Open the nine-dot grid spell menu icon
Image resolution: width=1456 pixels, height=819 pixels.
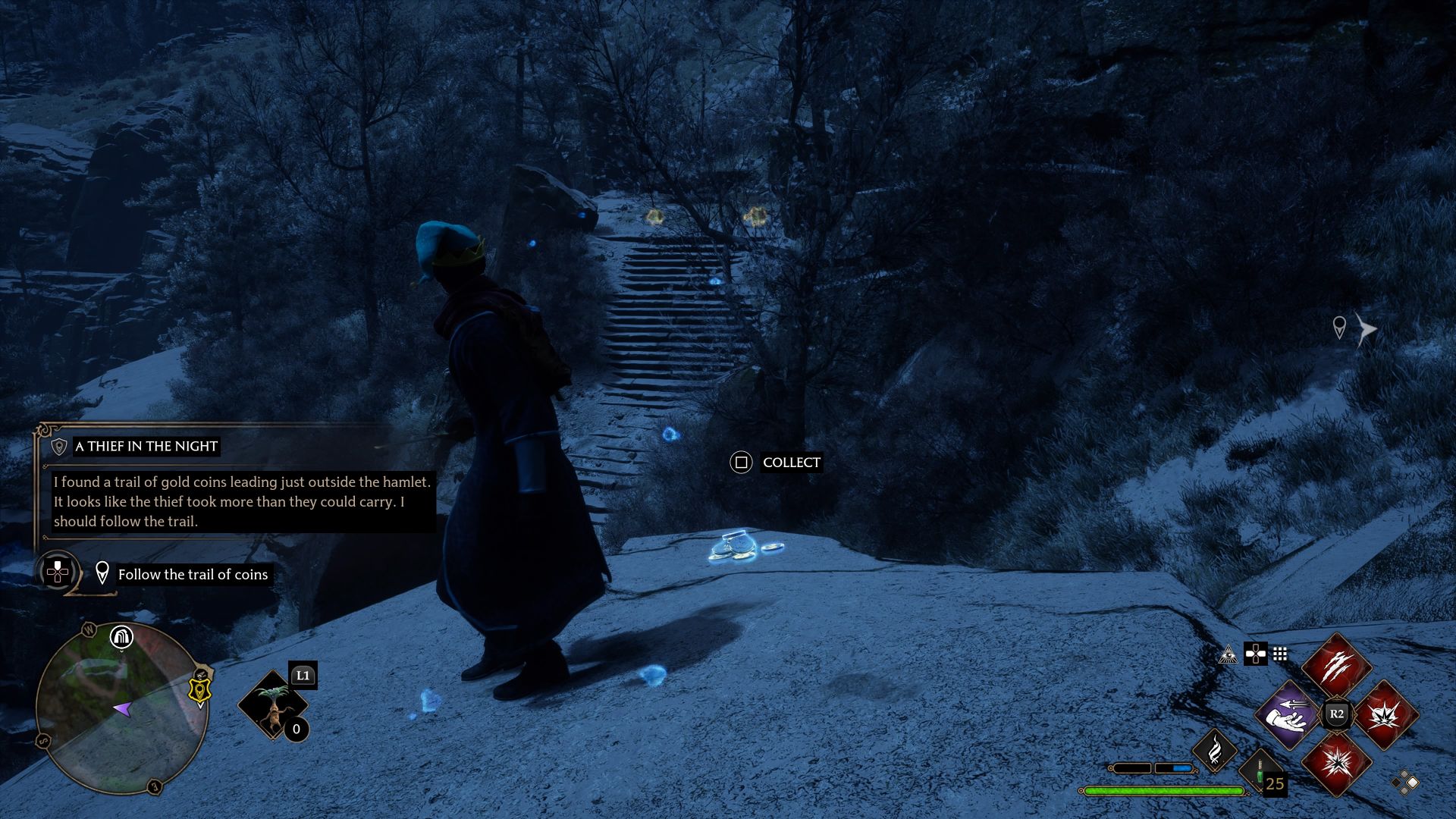click(1280, 654)
